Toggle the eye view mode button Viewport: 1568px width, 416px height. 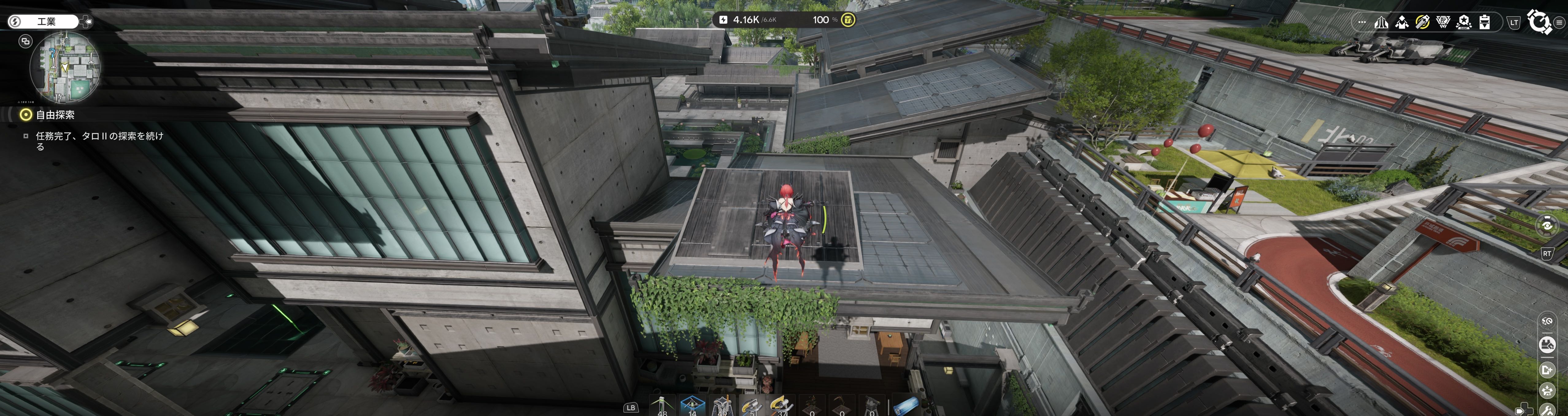tap(1547, 225)
